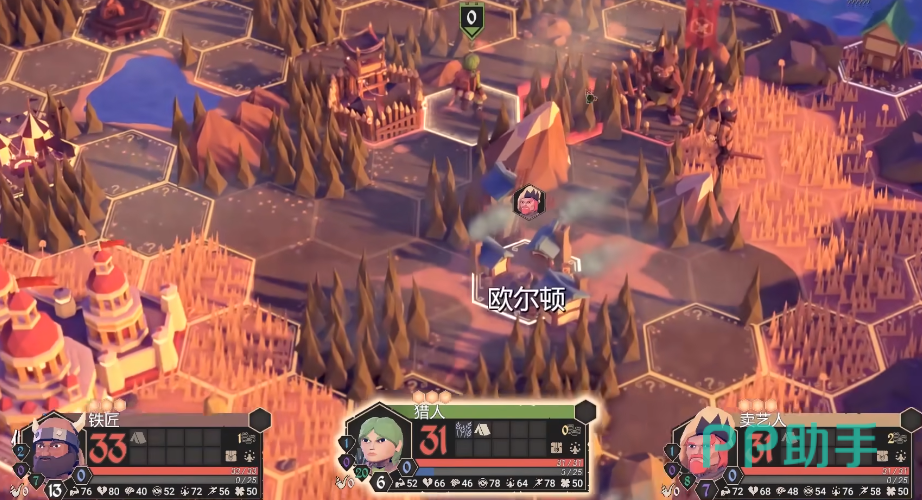This screenshot has height=500, width=922.
Task: Click the Blacksmith's level 13 badge
Action: [56, 490]
